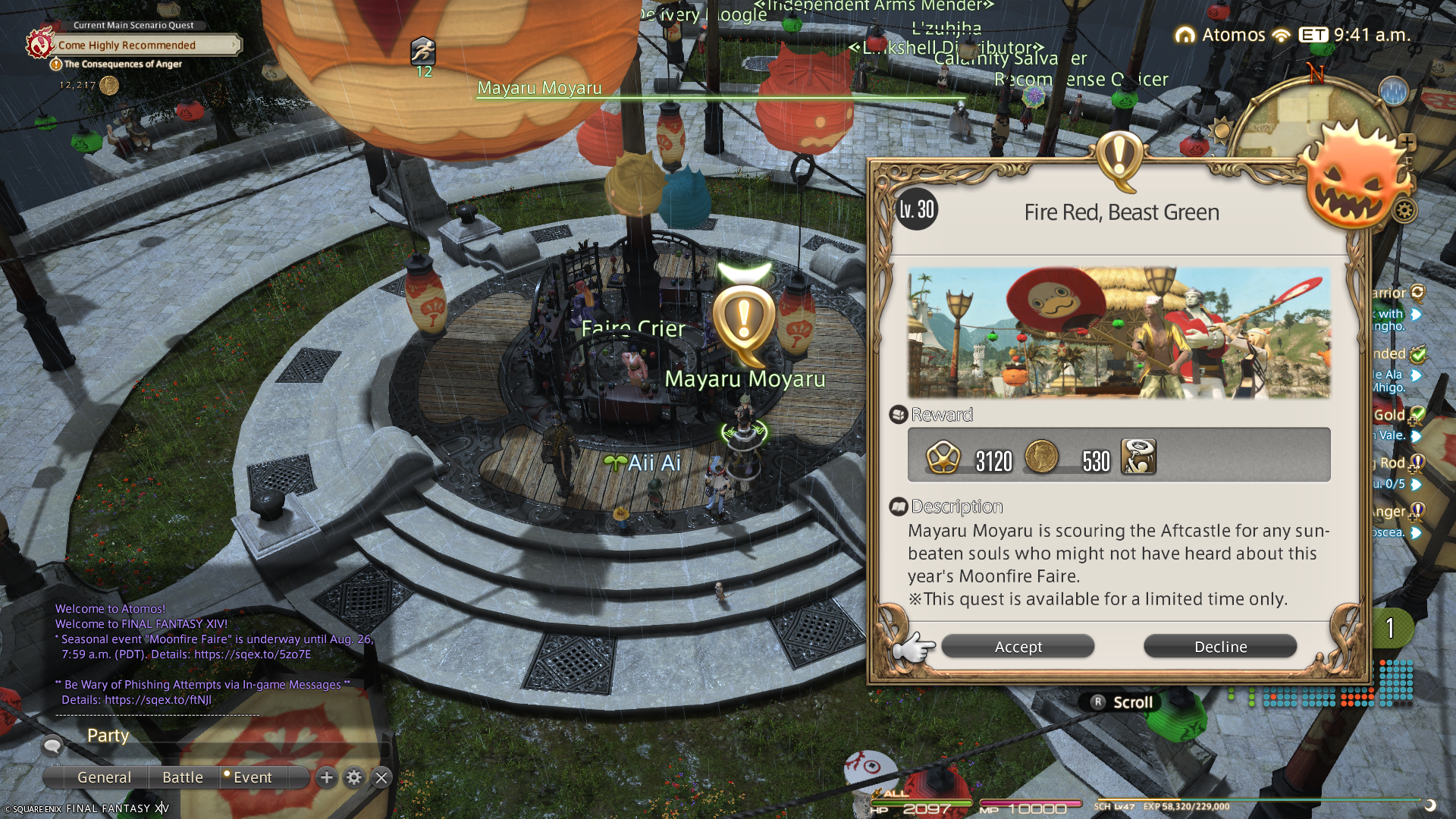The width and height of the screenshot is (1456, 819).
Task: Select the Event chat tab
Action: click(252, 777)
